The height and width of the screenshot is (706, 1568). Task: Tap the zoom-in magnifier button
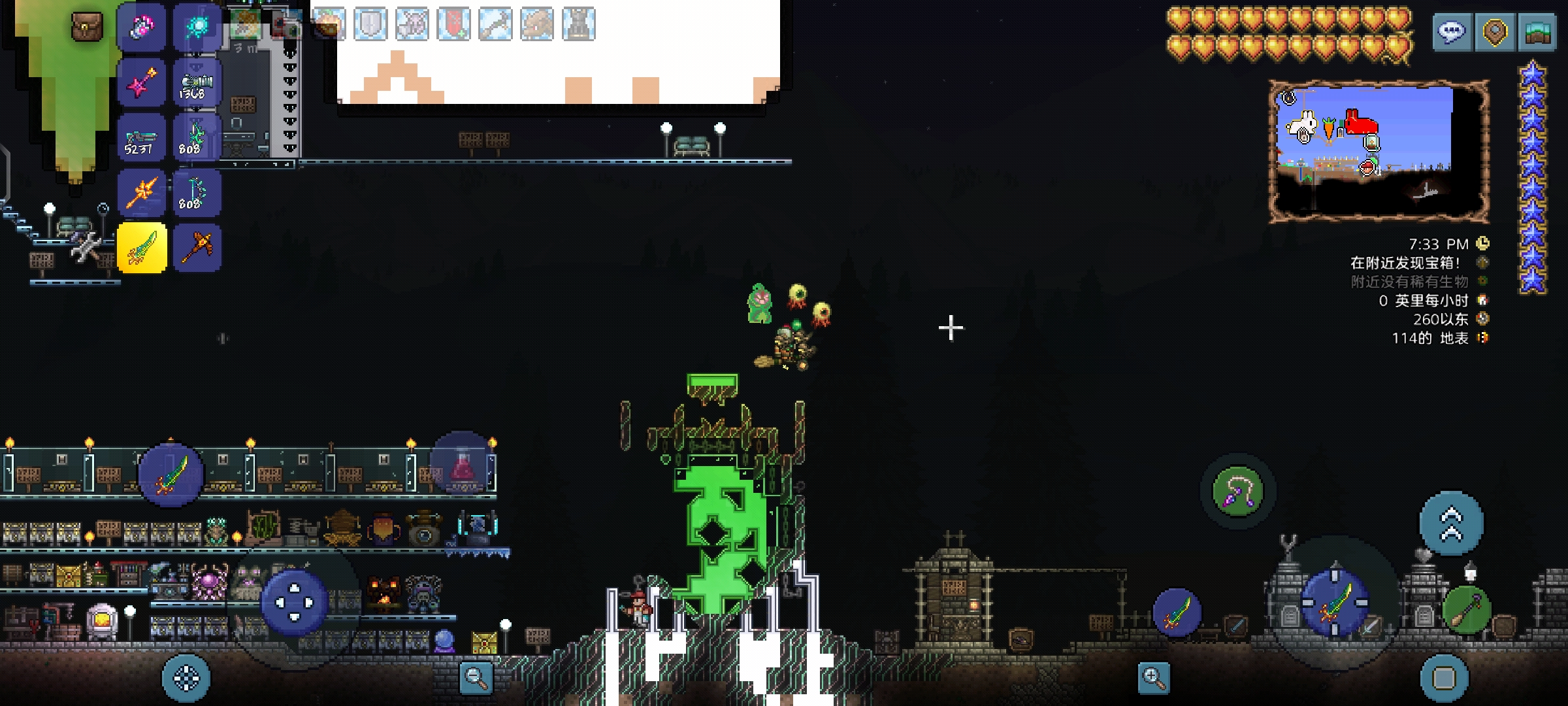tap(1153, 677)
